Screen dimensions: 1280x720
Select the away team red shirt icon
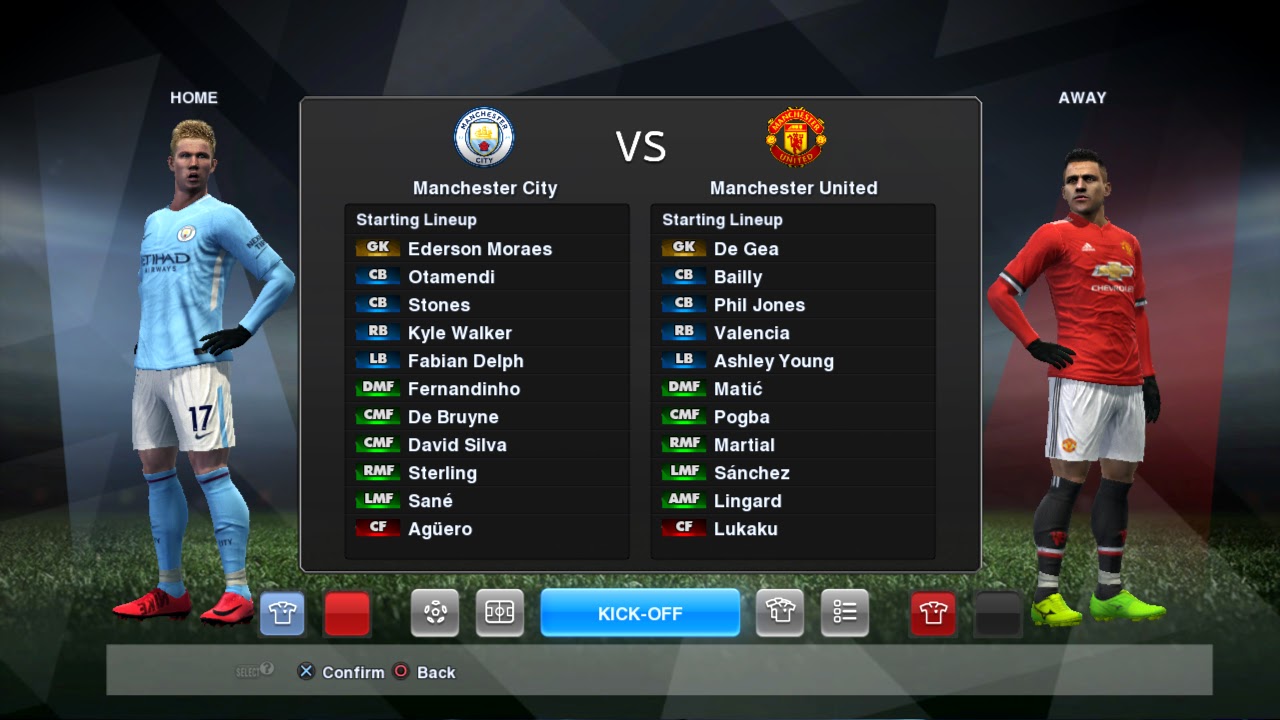[933, 613]
